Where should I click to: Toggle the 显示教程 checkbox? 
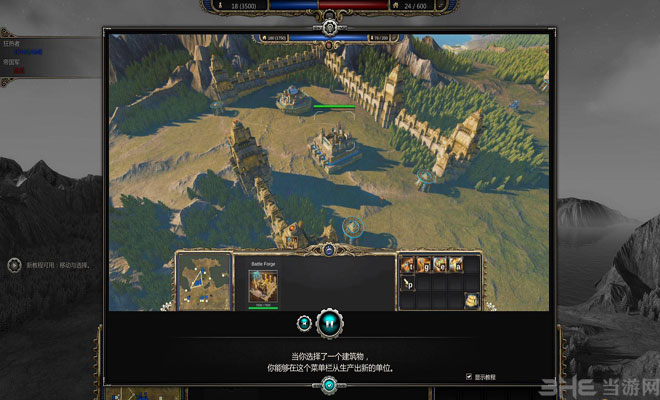[469, 376]
